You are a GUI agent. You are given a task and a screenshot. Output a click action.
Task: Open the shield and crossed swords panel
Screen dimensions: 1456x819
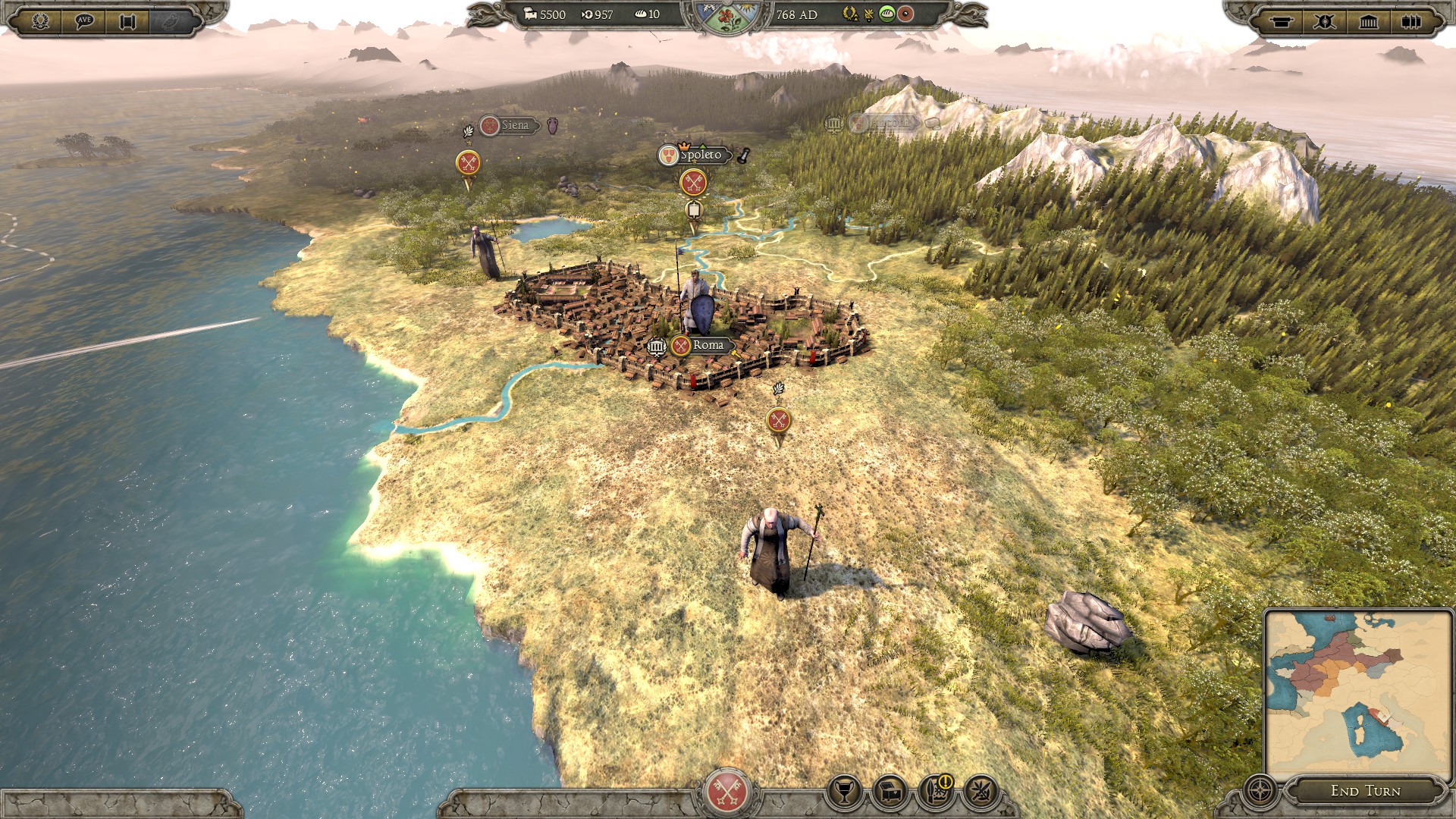click(x=1325, y=20)
